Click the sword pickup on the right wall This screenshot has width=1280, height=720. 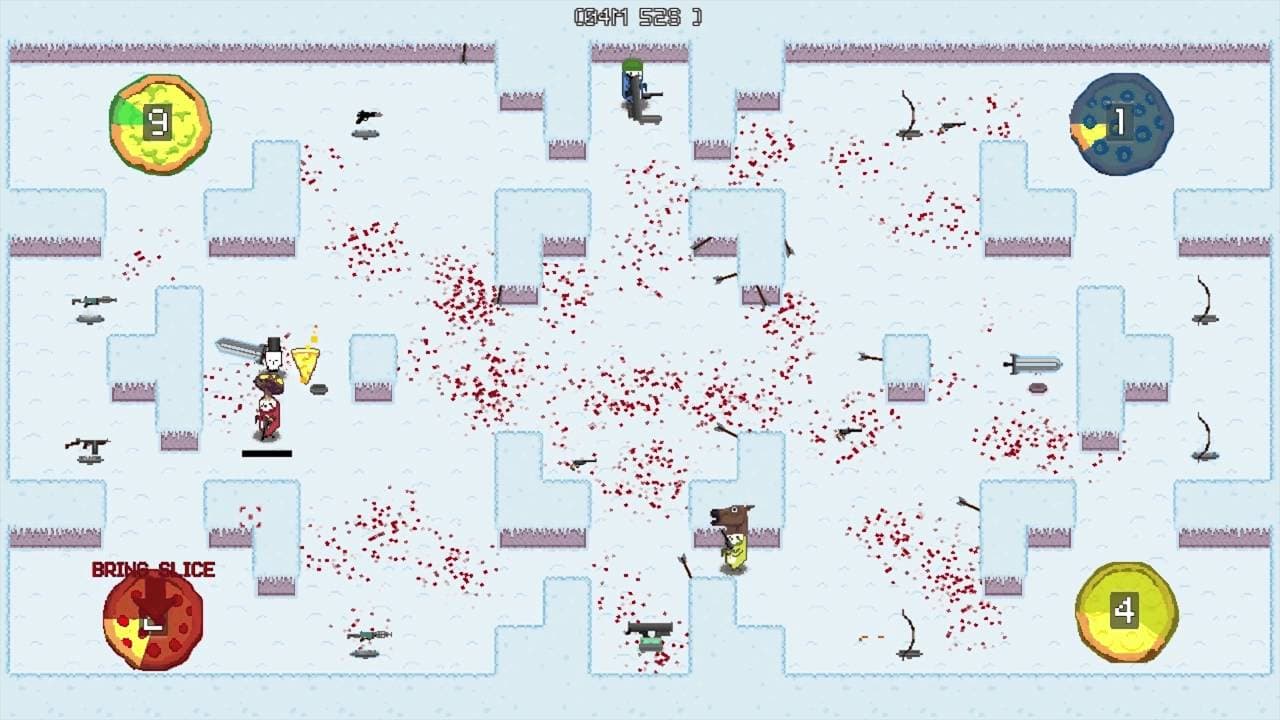[1030, 362]
